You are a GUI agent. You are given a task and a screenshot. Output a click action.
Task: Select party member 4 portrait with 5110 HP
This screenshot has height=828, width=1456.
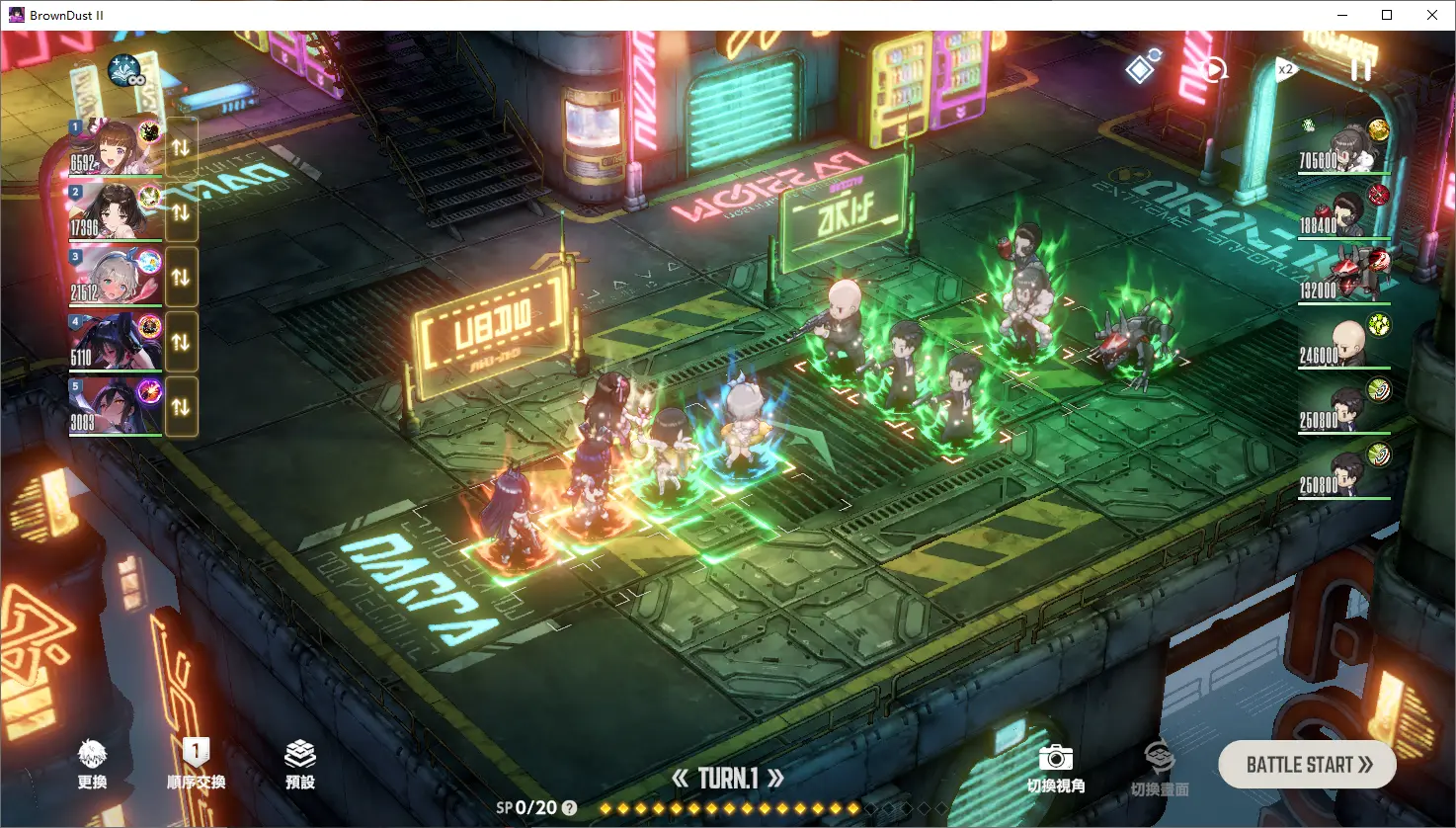115,342
